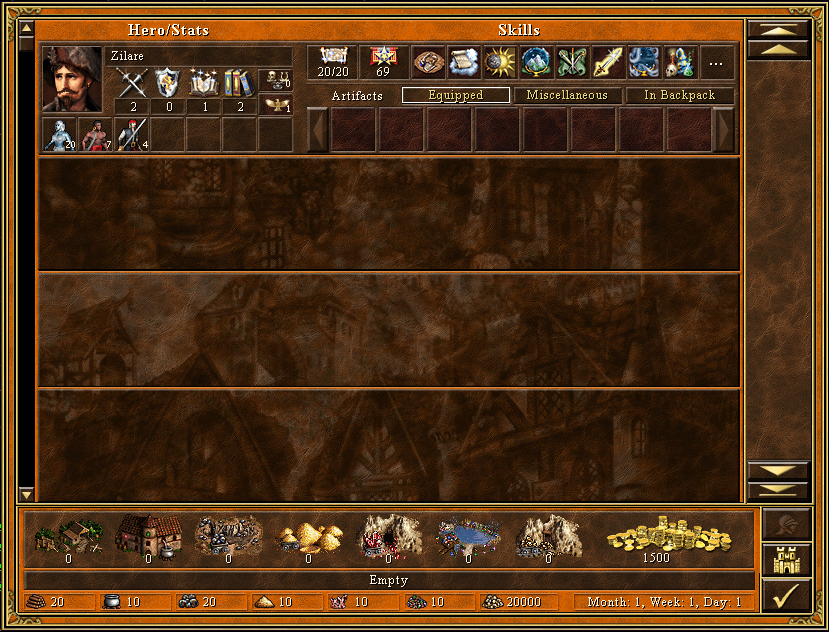This screenshot has width=829, height=632.
Task: Click the artifacts row left arrow
Action: pos(318,130)
